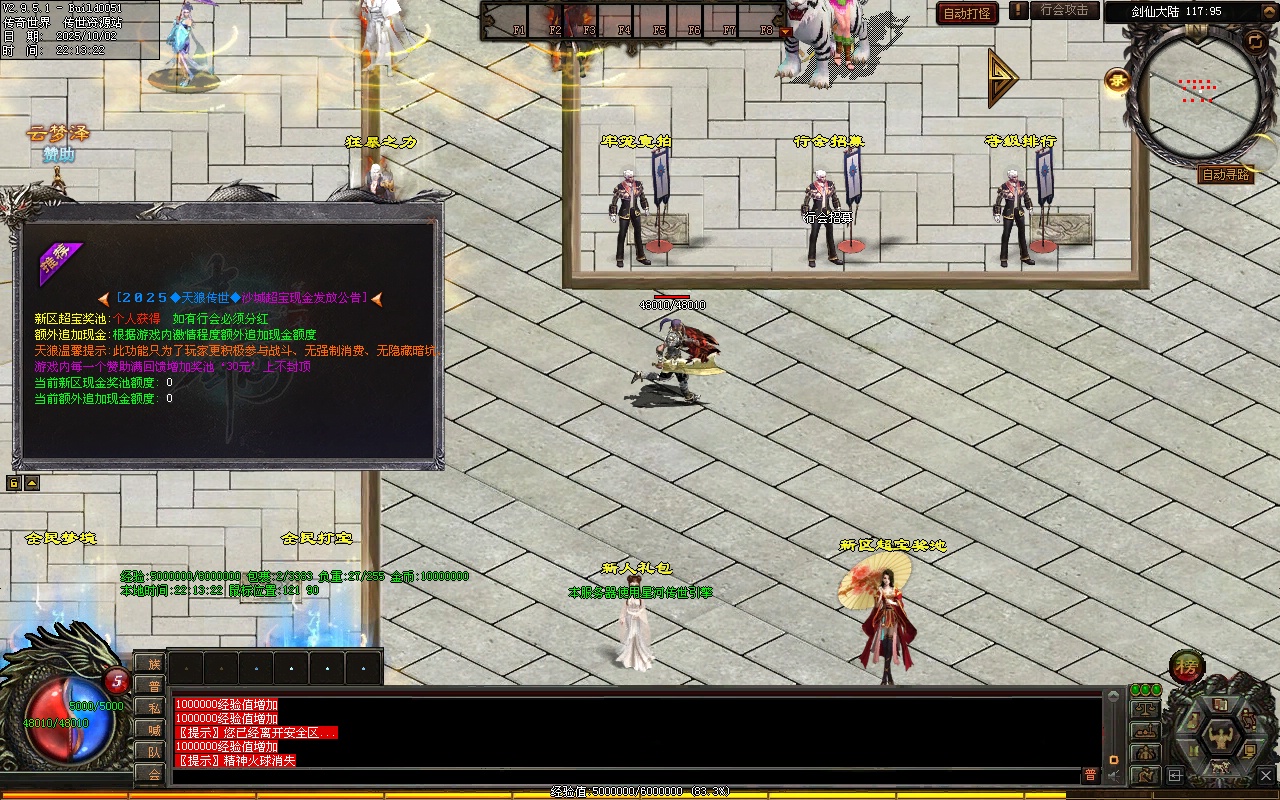Click the minimap's refresh arrows button
The width and height of the screenshot is (1280, 800).
1254,40
